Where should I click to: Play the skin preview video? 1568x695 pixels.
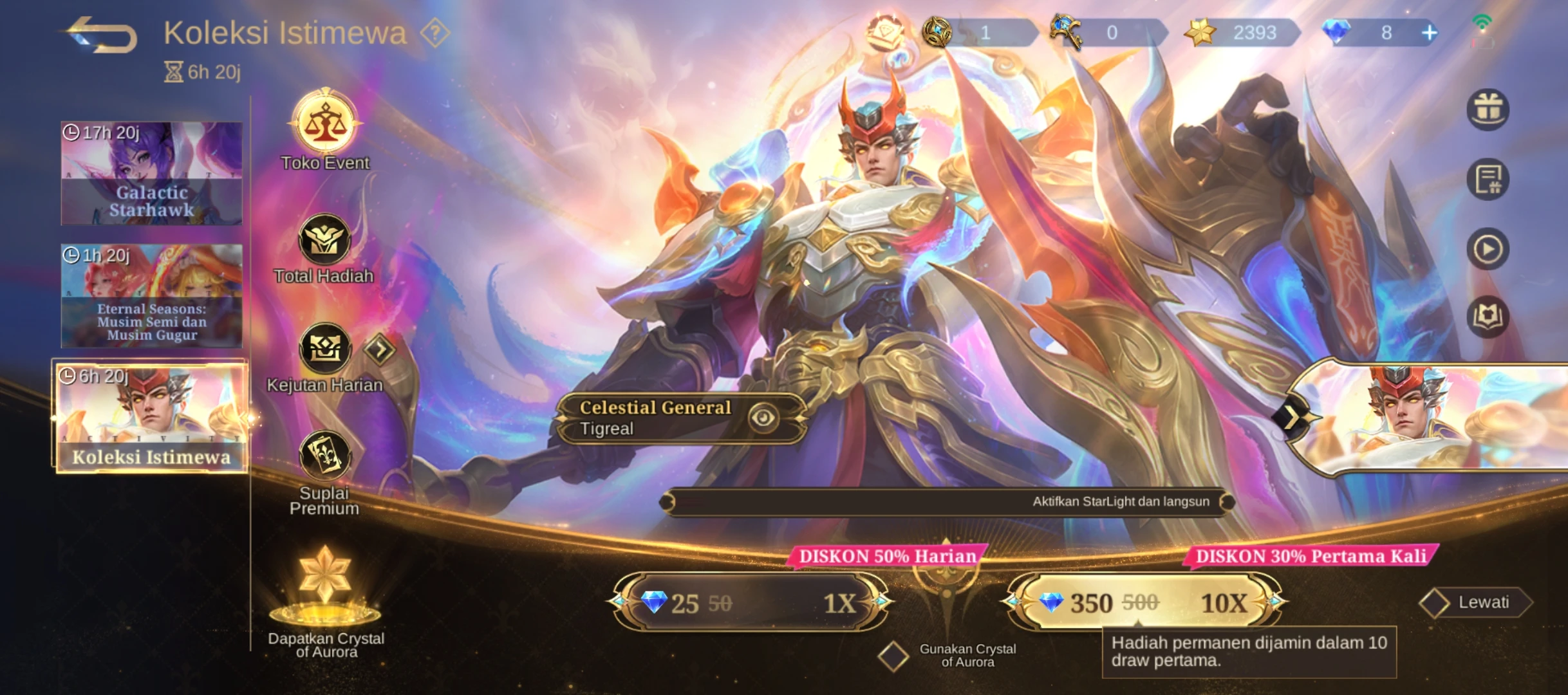tap(1488, 249)
